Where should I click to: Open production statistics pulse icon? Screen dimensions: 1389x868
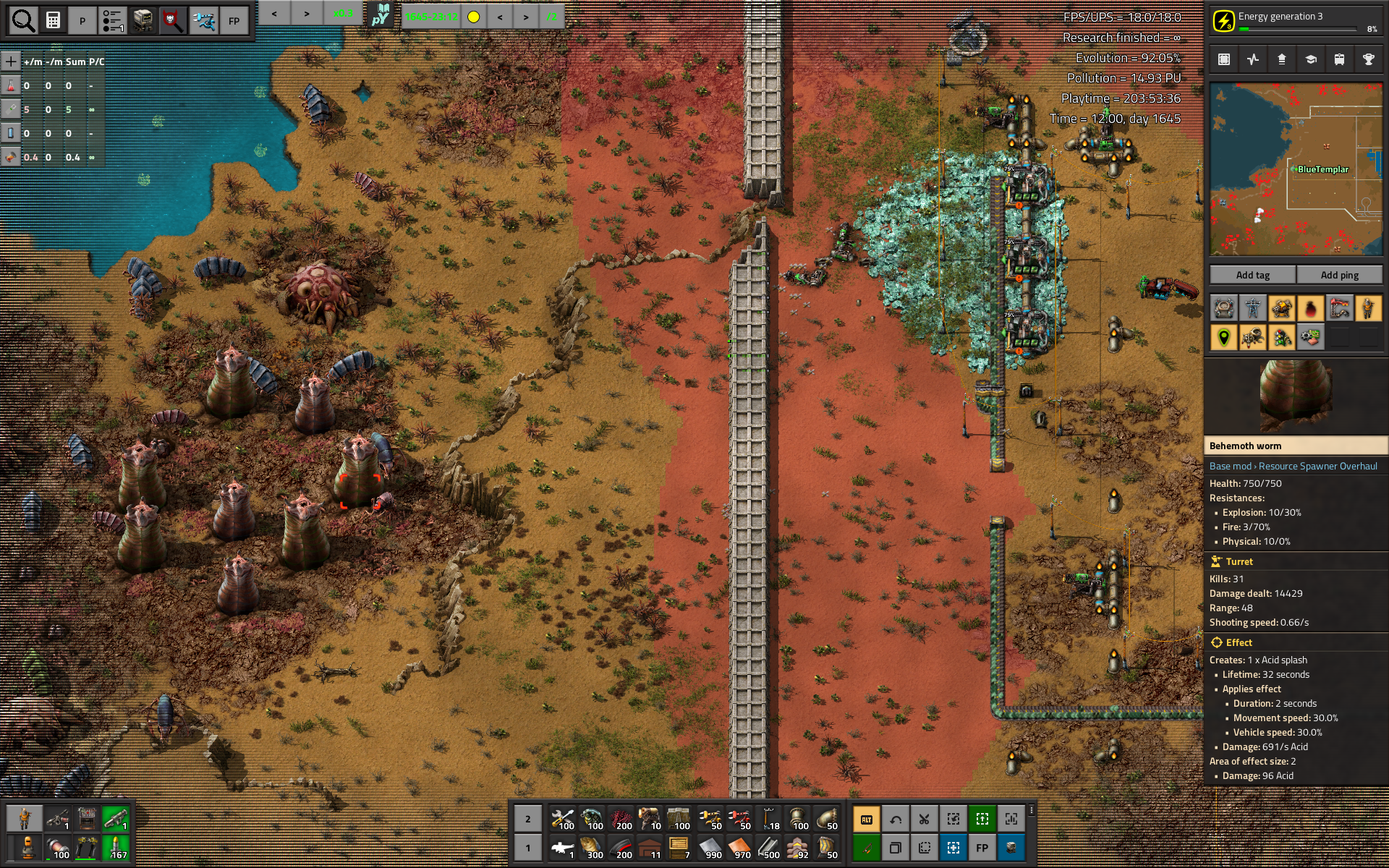click(1253, 60)
